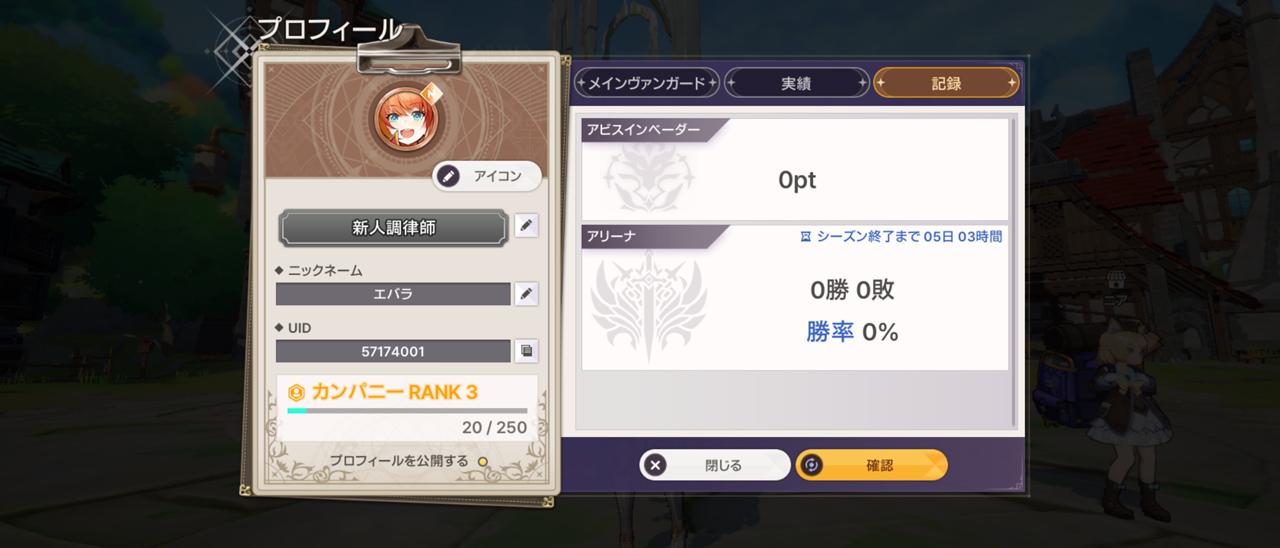The width and height of the screenshot is (1280, 548).
Task: Switch to the メインヴァンガード tab
Action: 646,83
